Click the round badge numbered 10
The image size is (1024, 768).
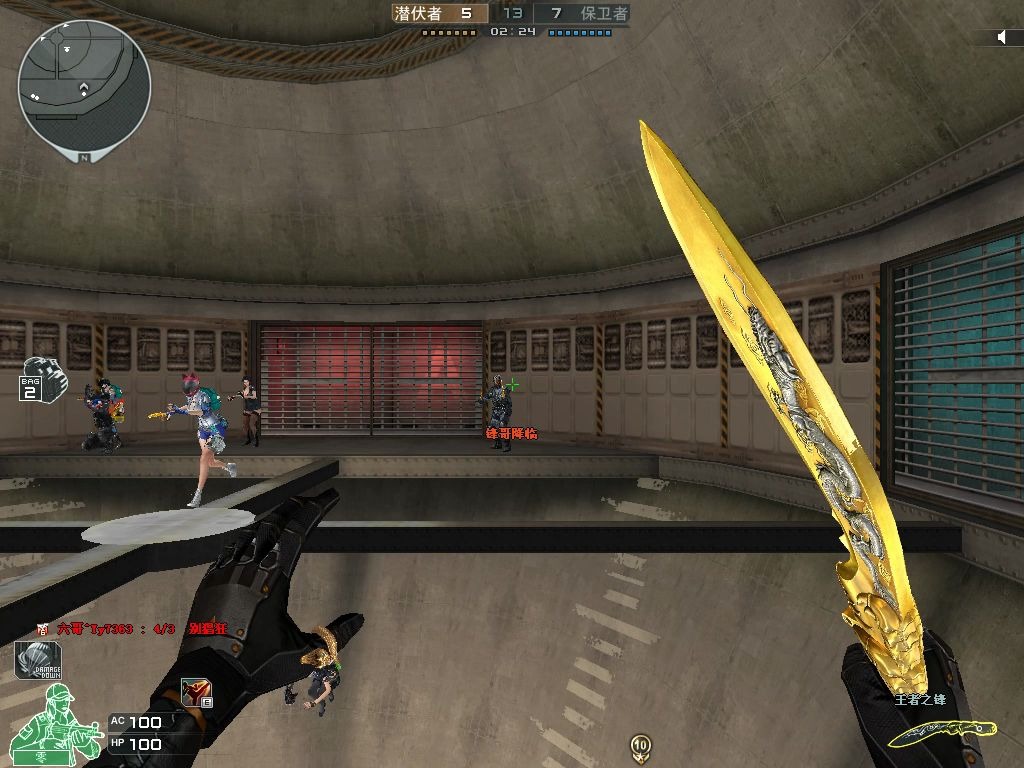click(x=640, y=745)
